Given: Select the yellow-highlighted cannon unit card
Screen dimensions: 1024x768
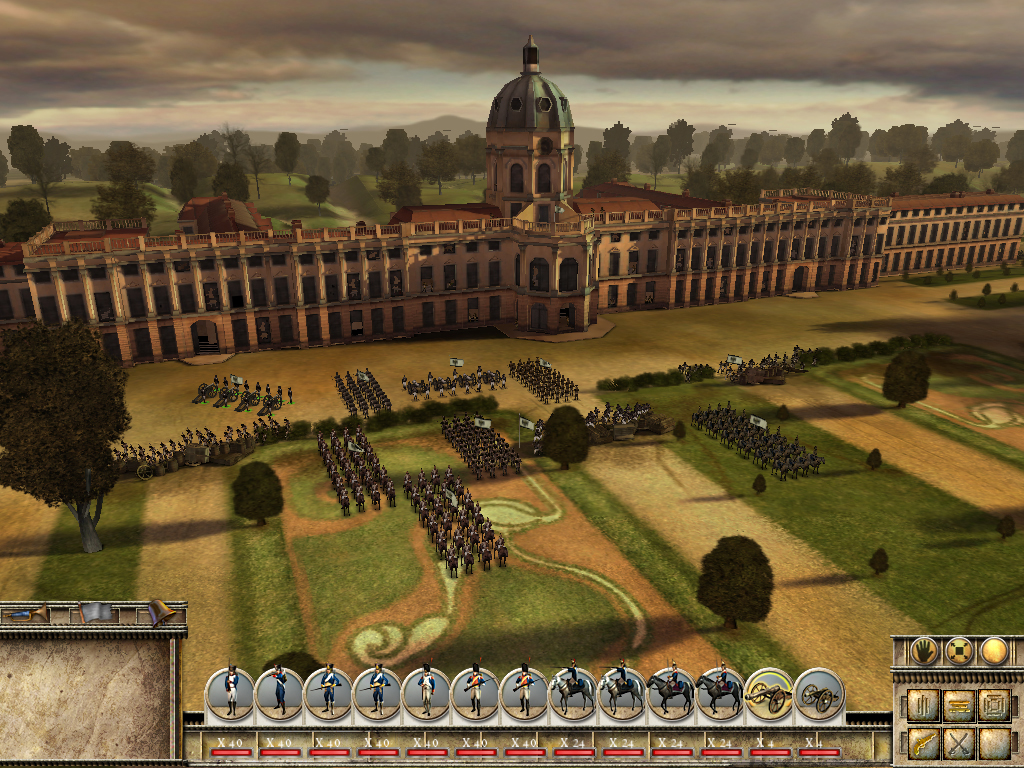Looking at the screenshot, I should (x=769, y=693).
